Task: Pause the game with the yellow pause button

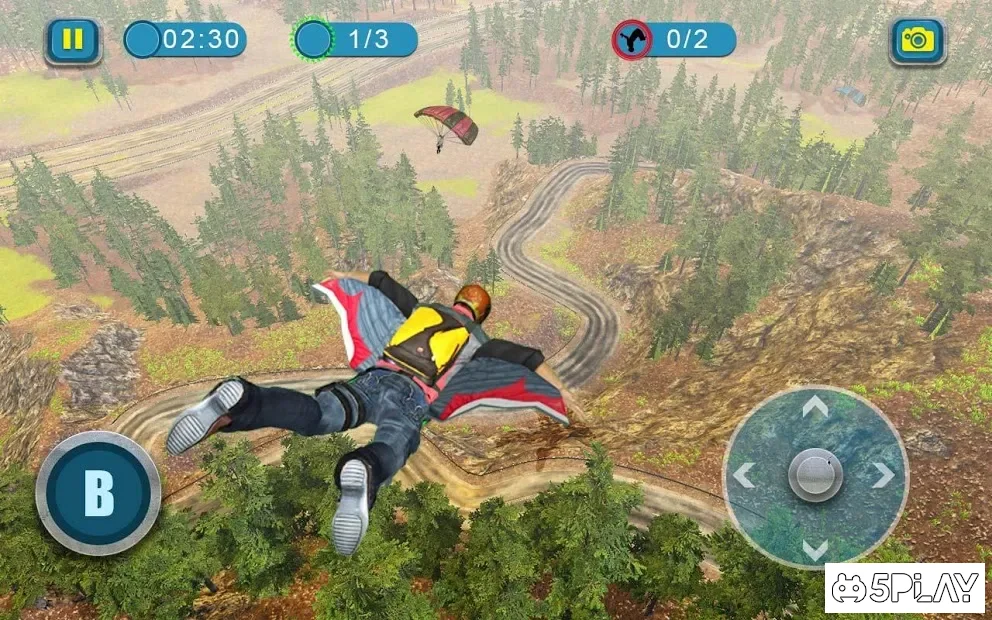Action: [x=73, y=41]
